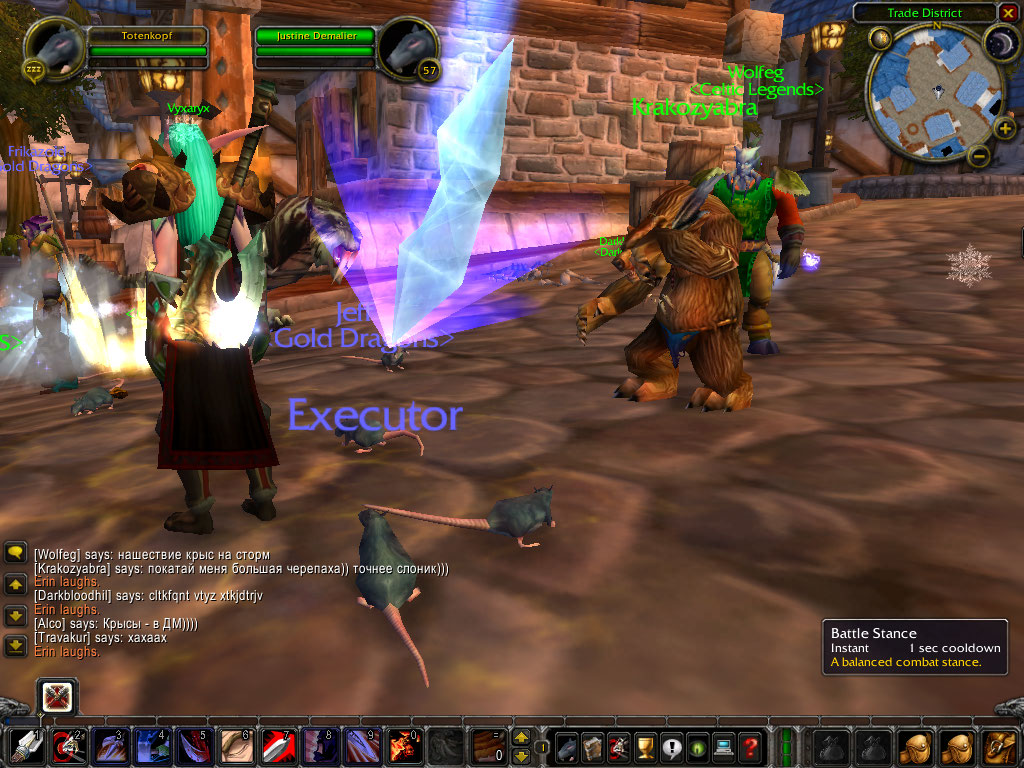The height and width of the screenshot is (768, 1024).
Task: Open the computer icon main menu button
Action: 723,747
